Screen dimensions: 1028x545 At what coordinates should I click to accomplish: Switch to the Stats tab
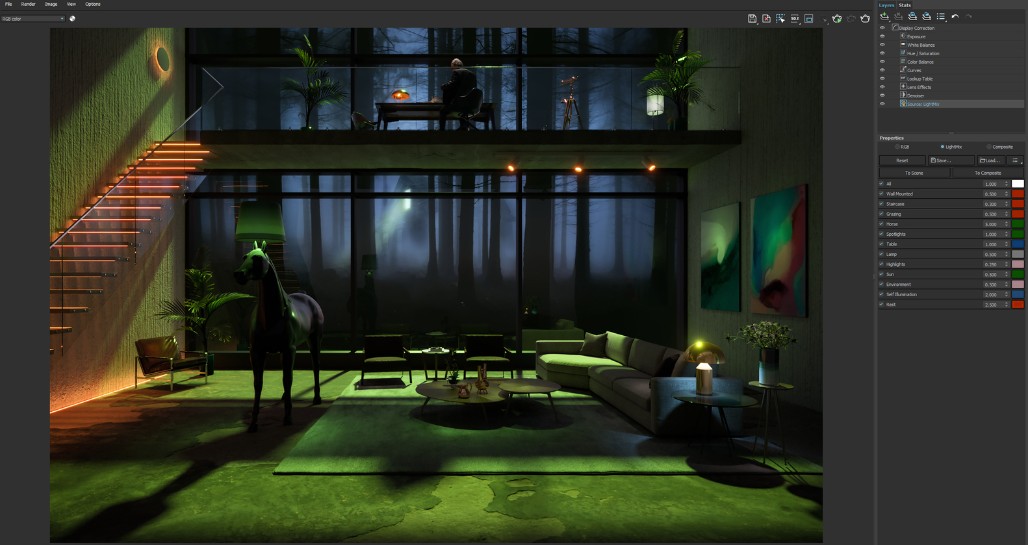point(904,5)
